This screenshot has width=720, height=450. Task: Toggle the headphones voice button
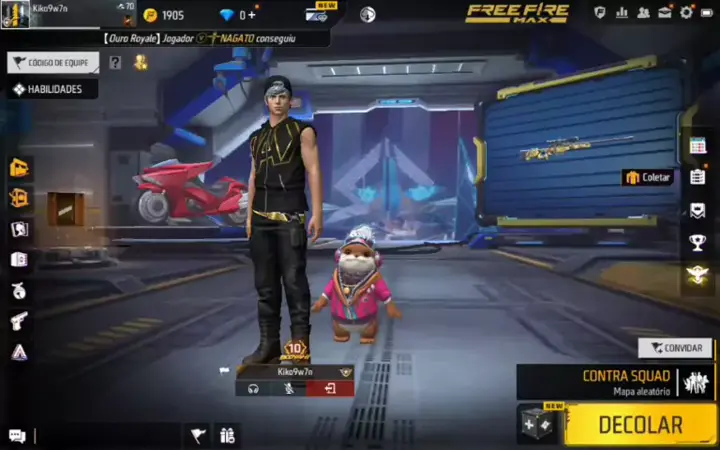point(253,389)
